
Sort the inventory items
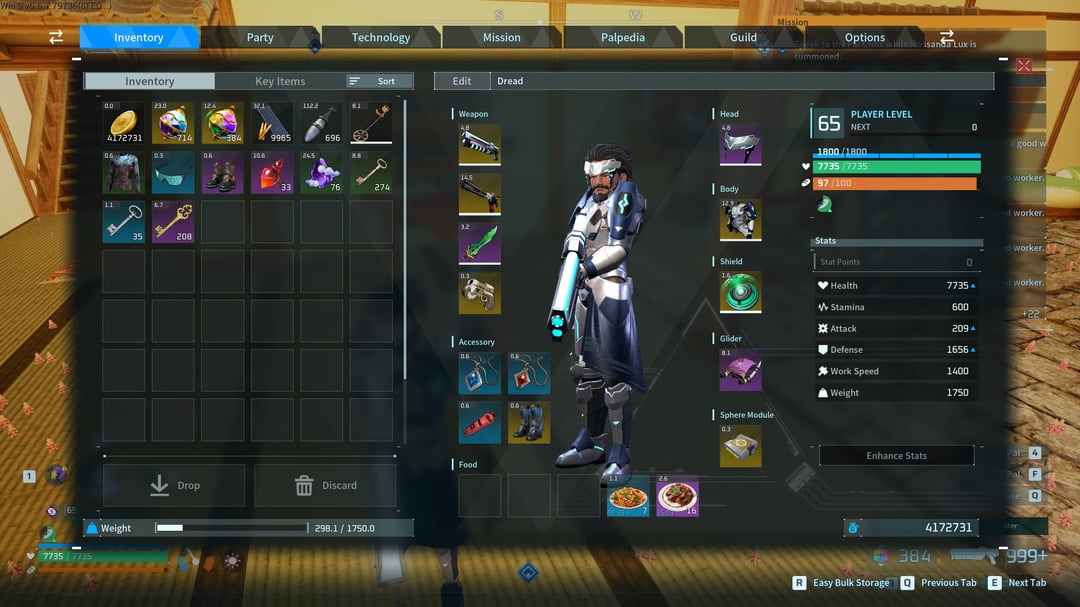tap(380, 81)
